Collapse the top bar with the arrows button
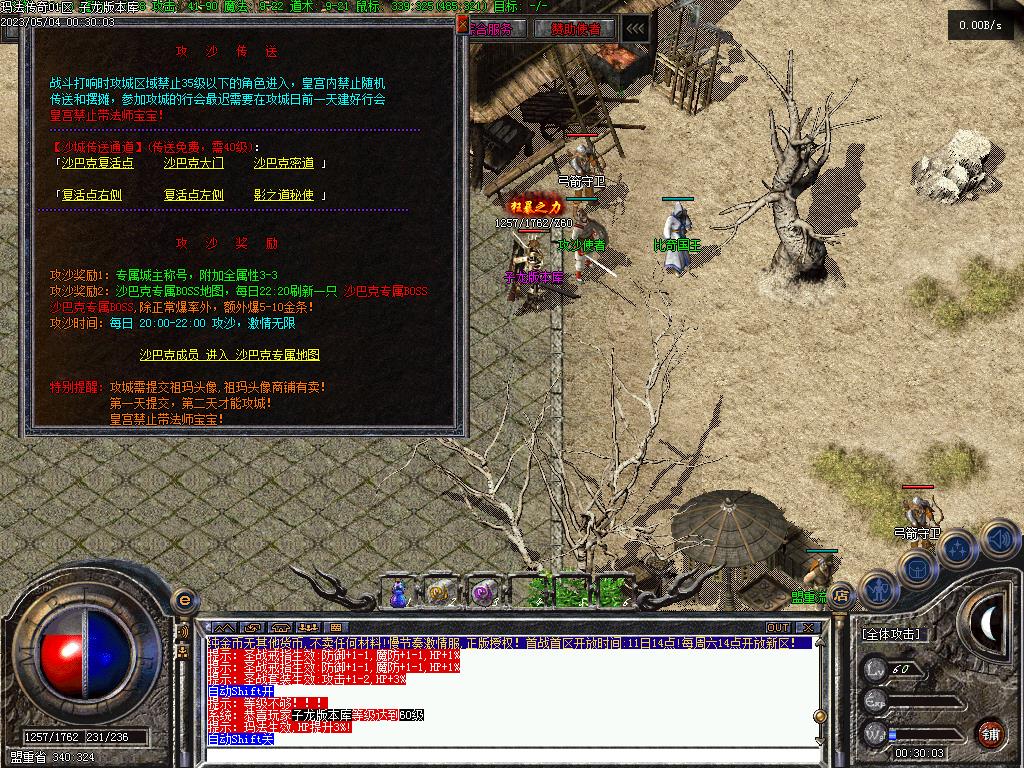The width and height of the screenshot is (1024, 768). point(633,29)
